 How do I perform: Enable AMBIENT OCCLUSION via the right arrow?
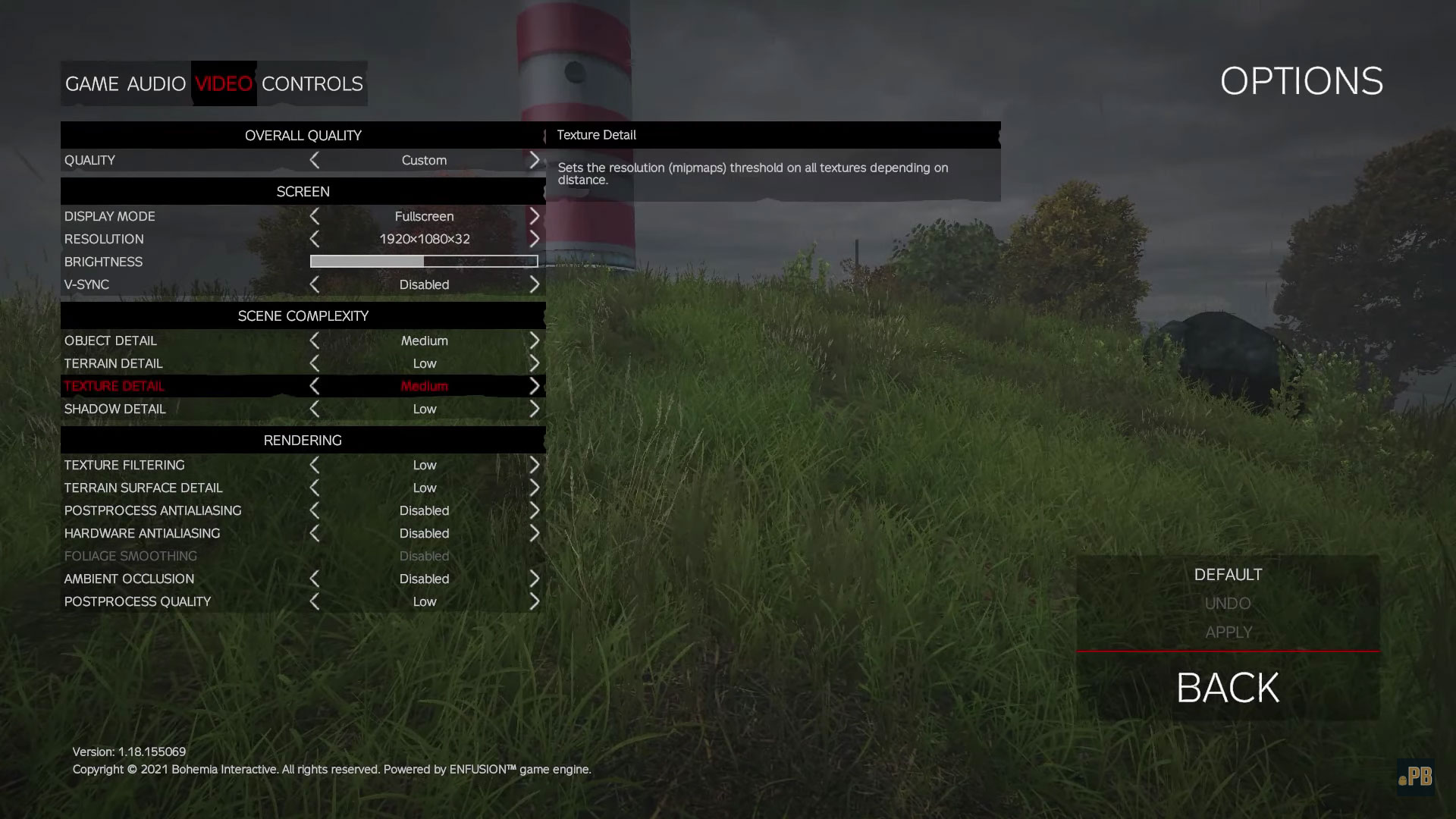tap(535, 579)
